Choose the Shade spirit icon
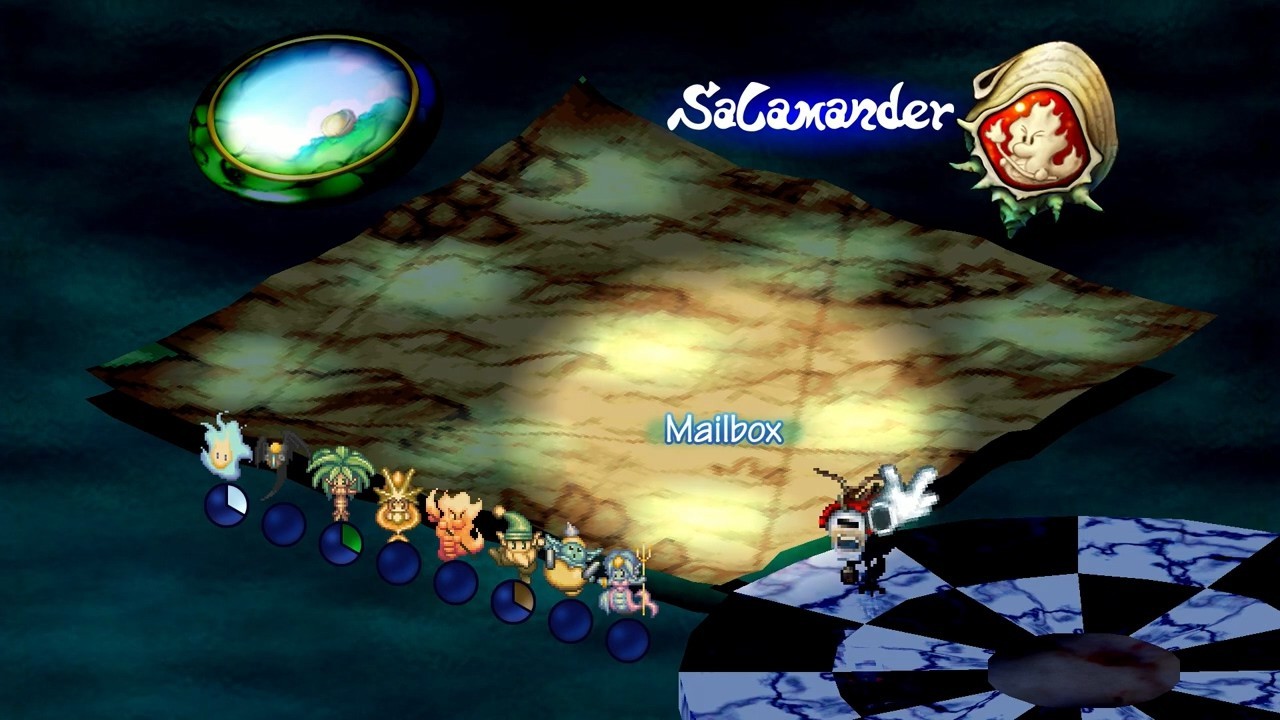 (x=279, y=463)
